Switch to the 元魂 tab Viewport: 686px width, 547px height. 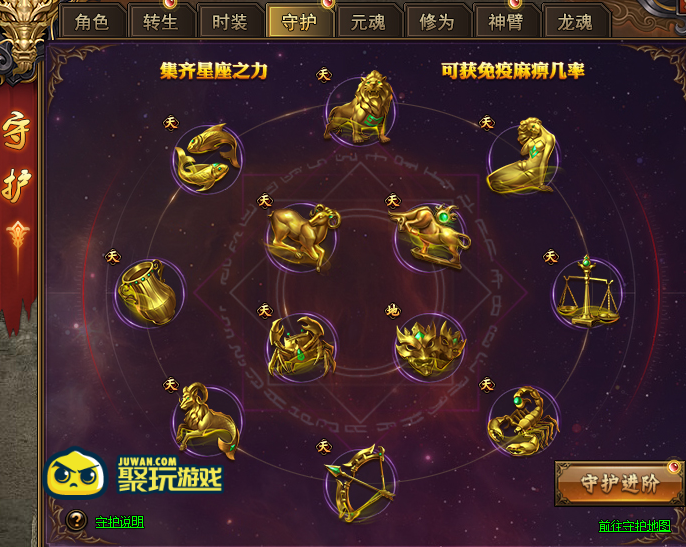click(367, 22)
